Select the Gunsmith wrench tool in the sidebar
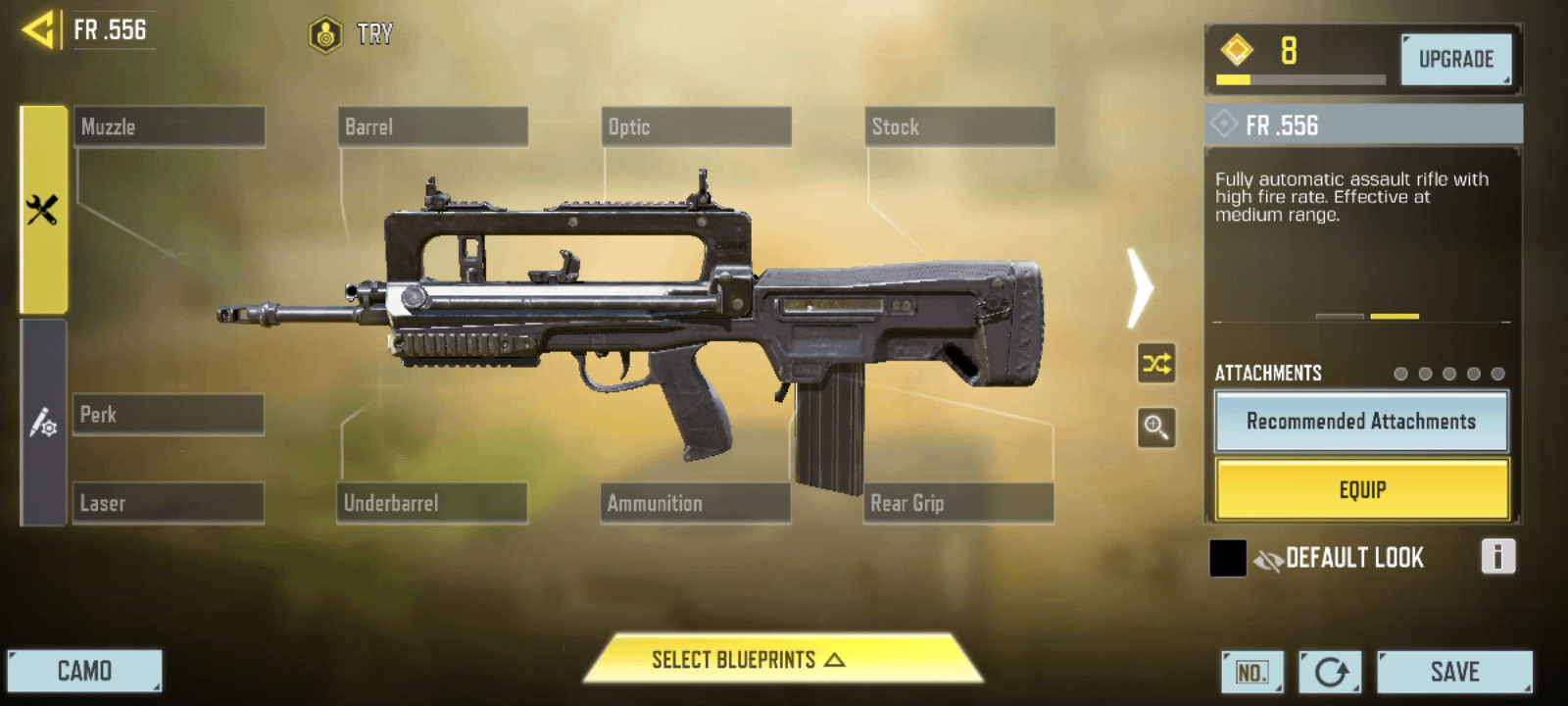 click(41, 209)
